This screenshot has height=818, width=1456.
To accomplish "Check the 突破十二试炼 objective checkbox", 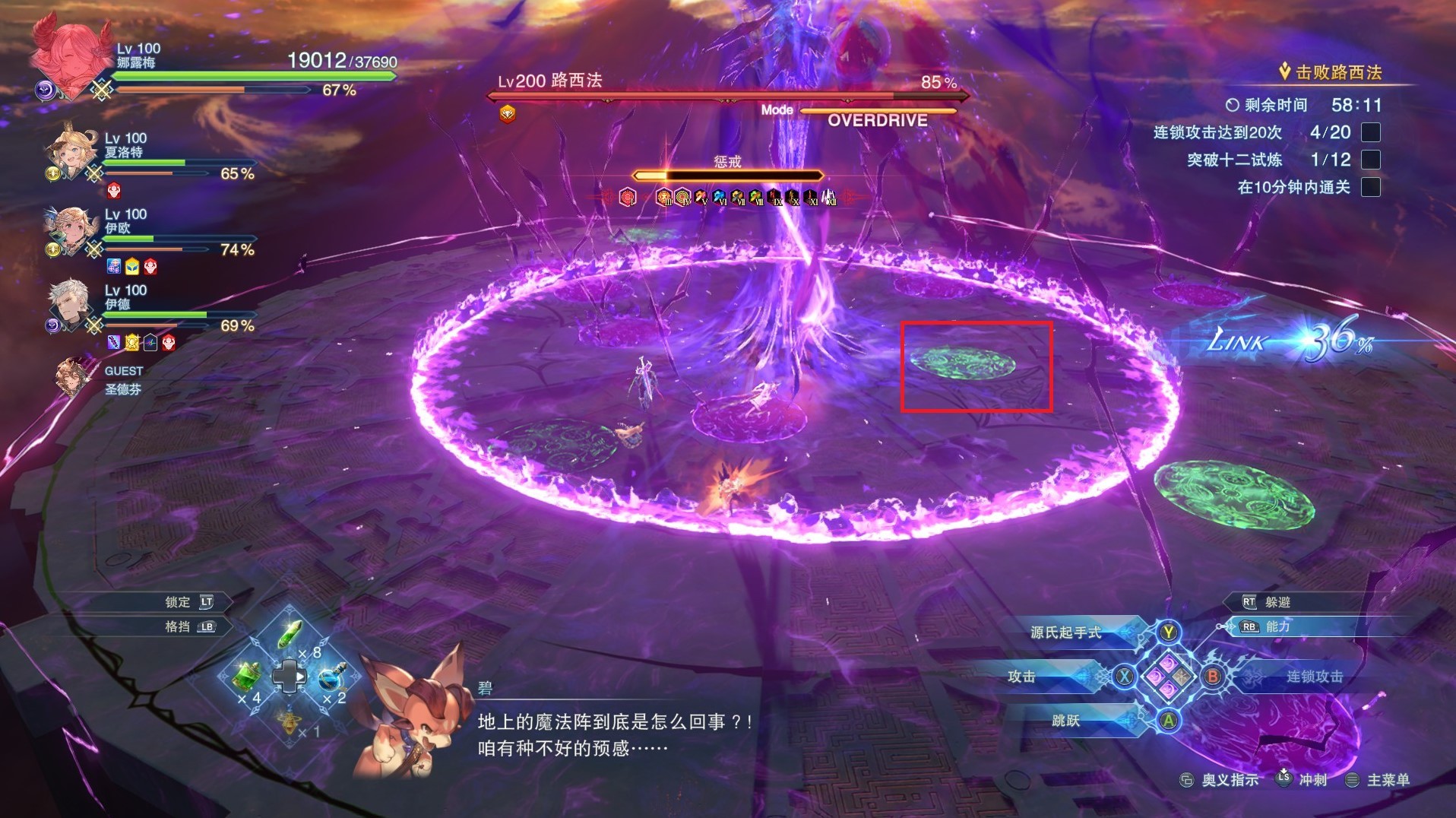I will (x=1369, y=160).
